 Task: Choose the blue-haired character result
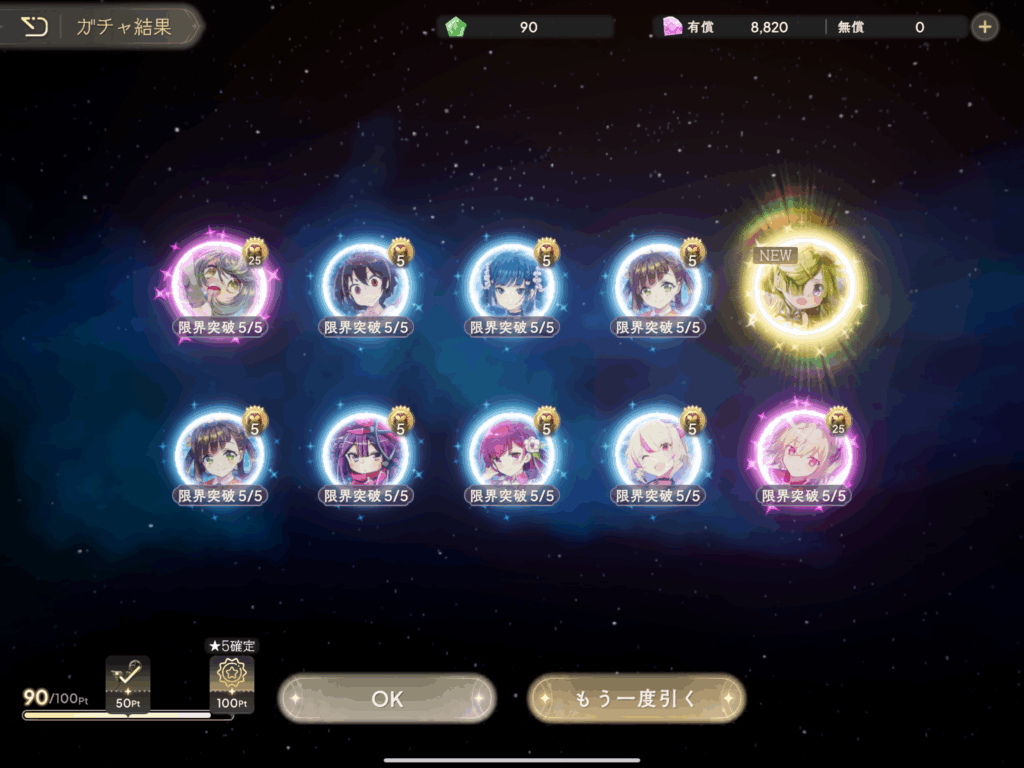(512, 285)
